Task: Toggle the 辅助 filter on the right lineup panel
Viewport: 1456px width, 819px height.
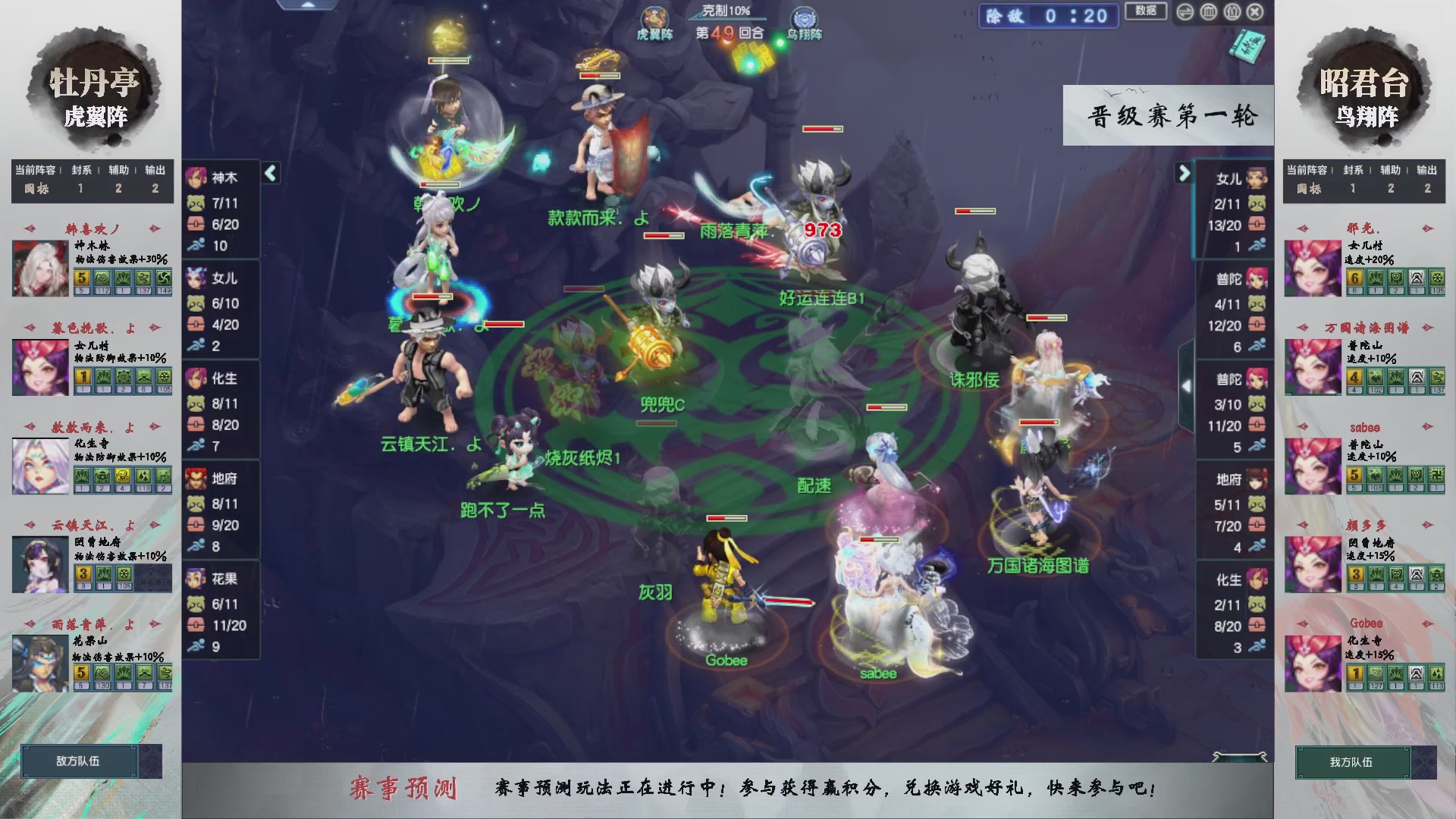Action: (x=1392, y=171)
